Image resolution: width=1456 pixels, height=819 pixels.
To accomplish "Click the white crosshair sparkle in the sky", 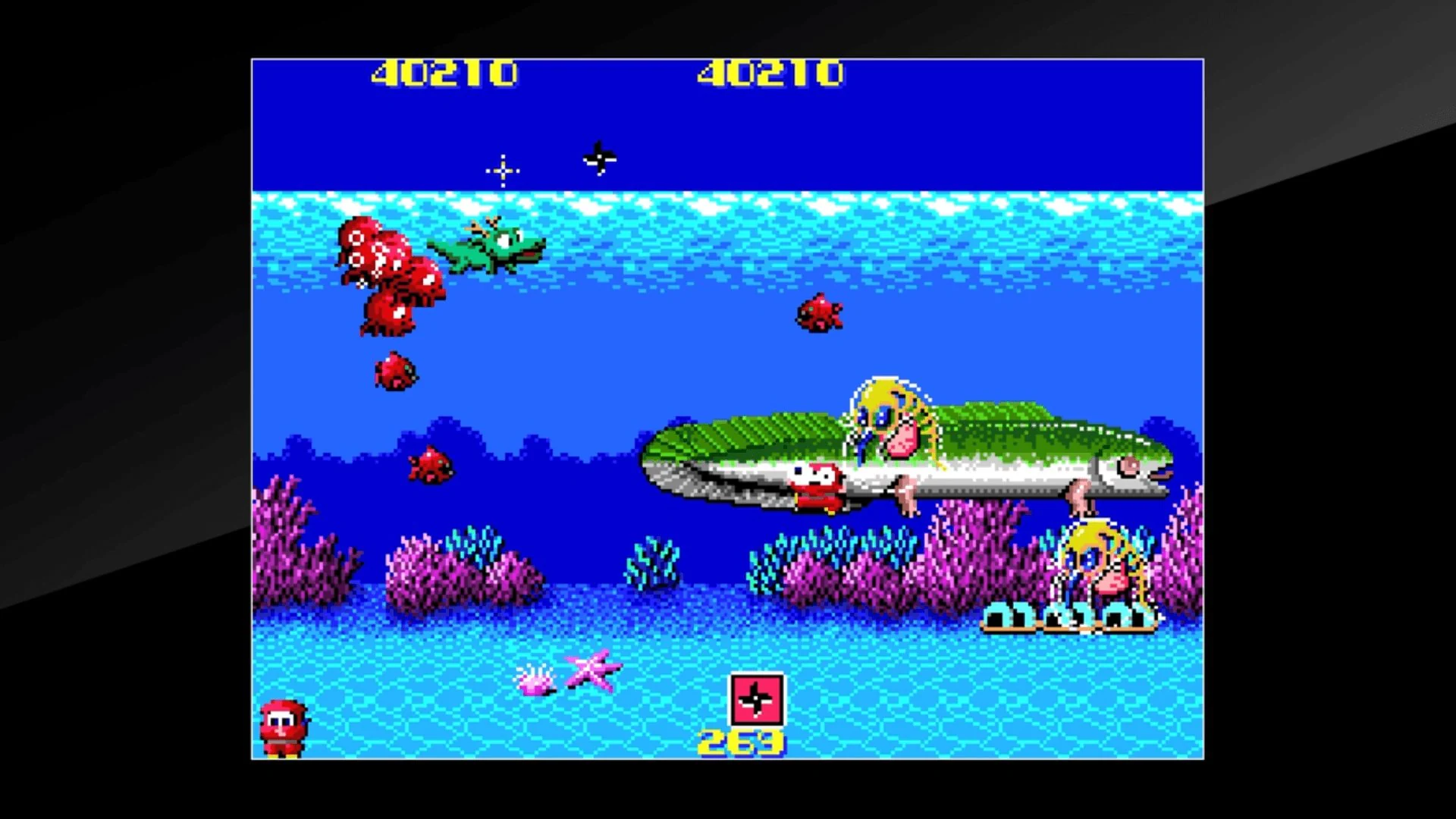I will pyautogui.click(x=501, y=171).
